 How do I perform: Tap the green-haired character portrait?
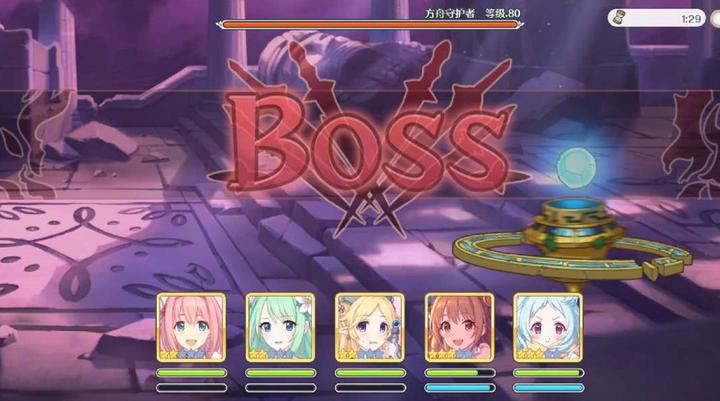280,327
